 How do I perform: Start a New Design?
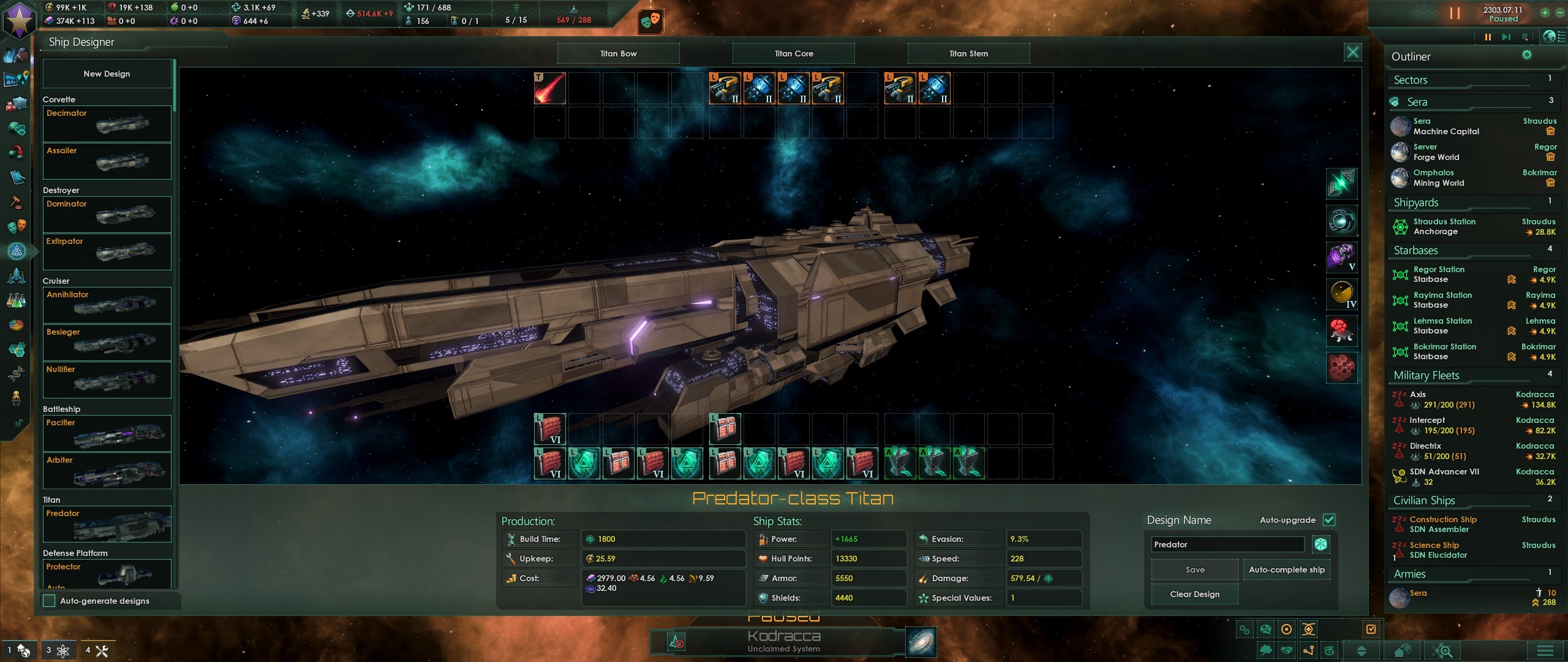tap(107, 74)
